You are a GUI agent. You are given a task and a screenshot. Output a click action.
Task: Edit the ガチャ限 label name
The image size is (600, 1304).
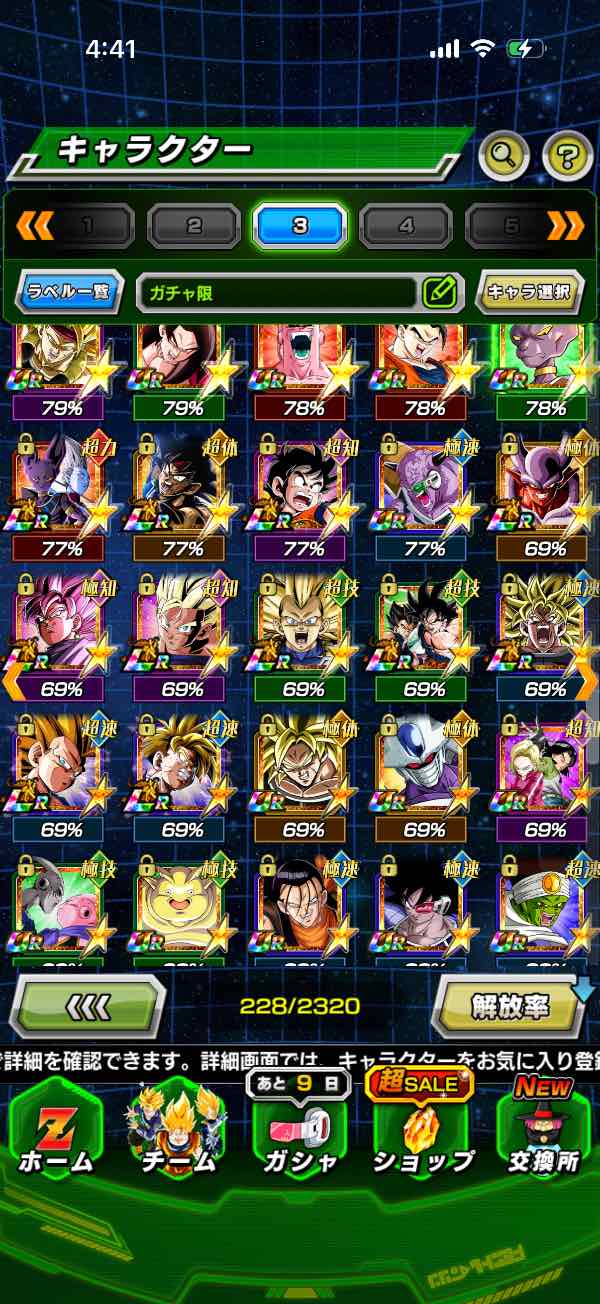pos(439,293)
